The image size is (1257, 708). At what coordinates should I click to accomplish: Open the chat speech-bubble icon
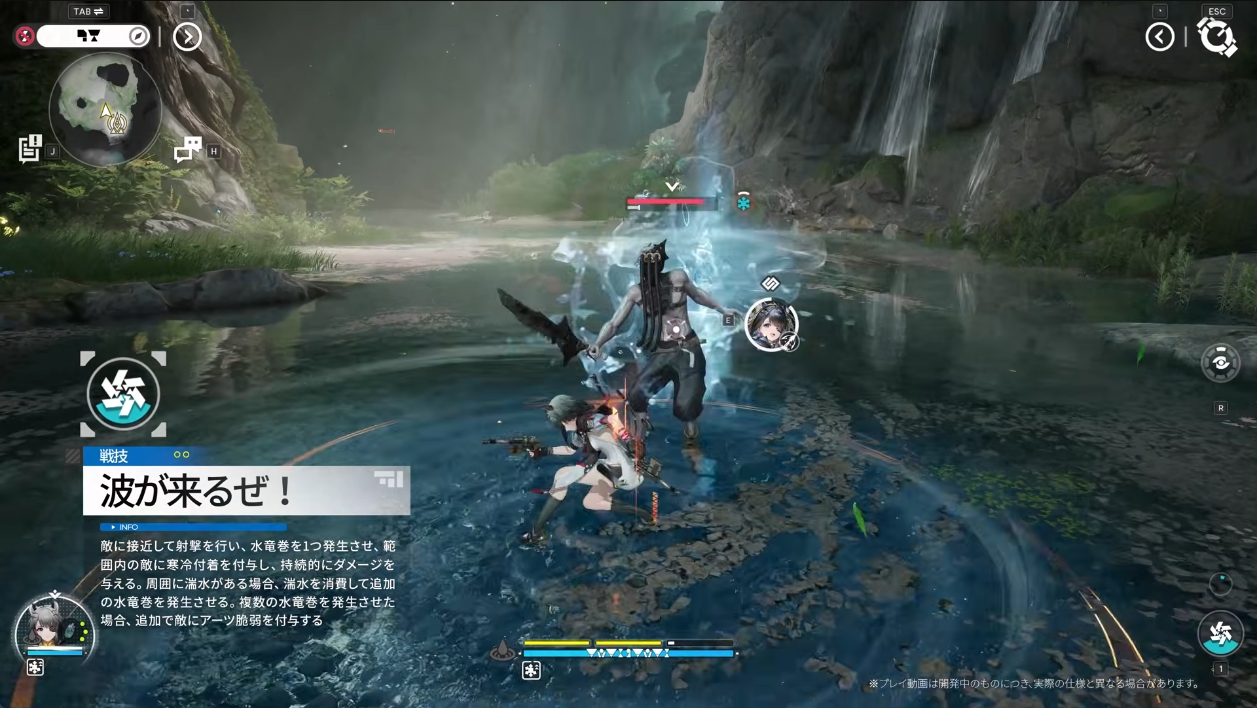click(x=187, y=150)
